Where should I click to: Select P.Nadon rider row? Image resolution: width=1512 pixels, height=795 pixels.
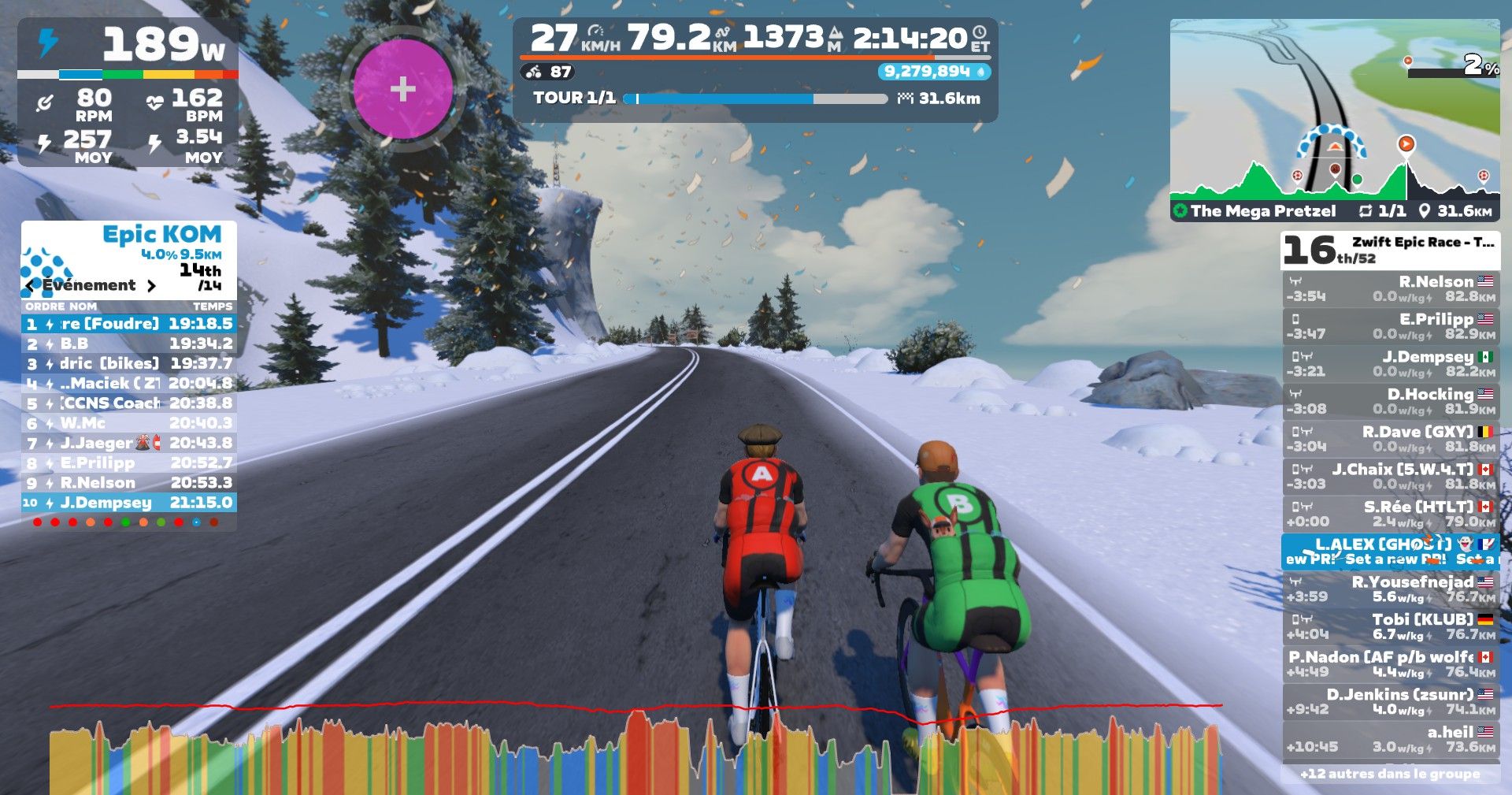coord(1391,663)
